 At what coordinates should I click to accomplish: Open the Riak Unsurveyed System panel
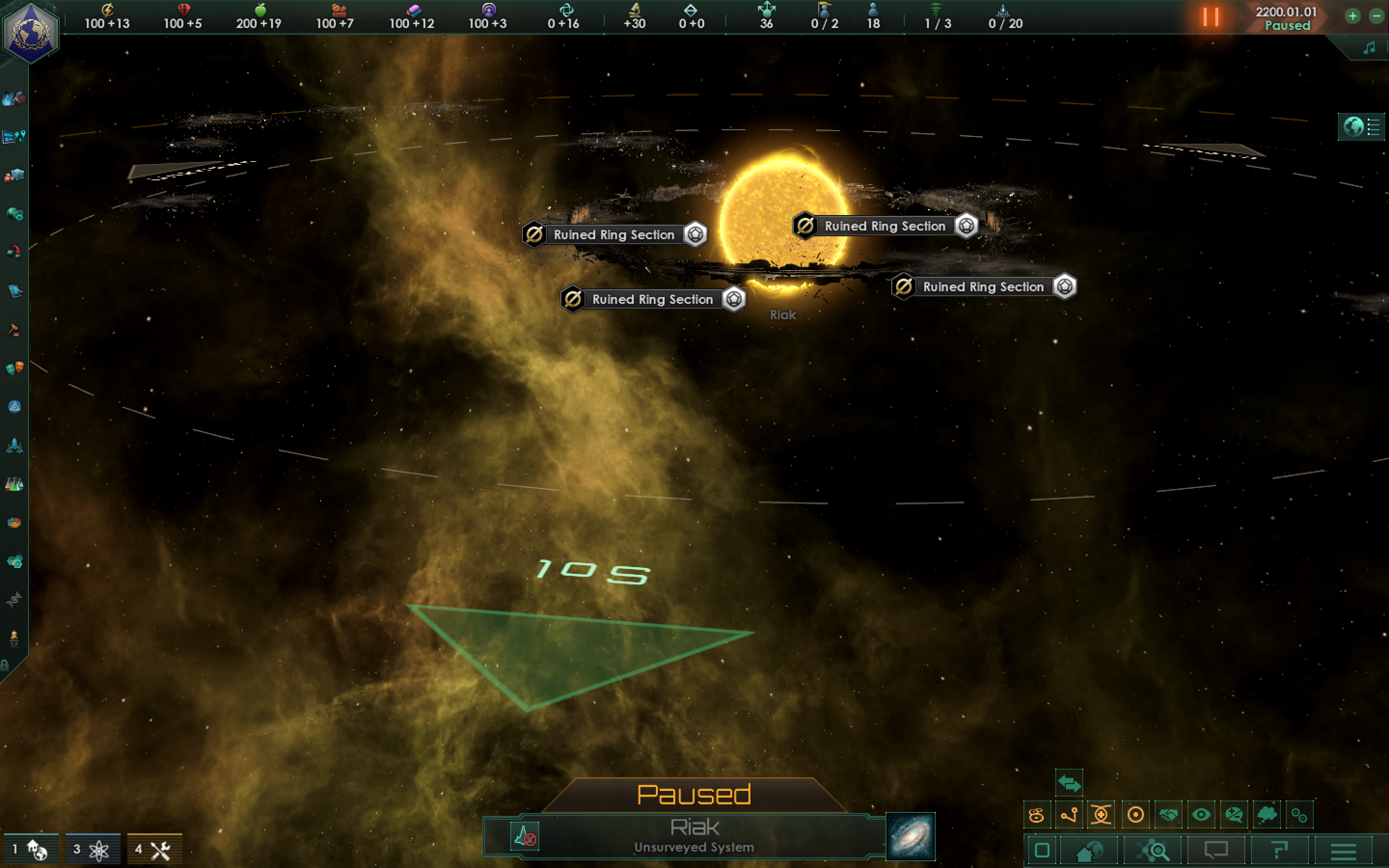point(694,835)
